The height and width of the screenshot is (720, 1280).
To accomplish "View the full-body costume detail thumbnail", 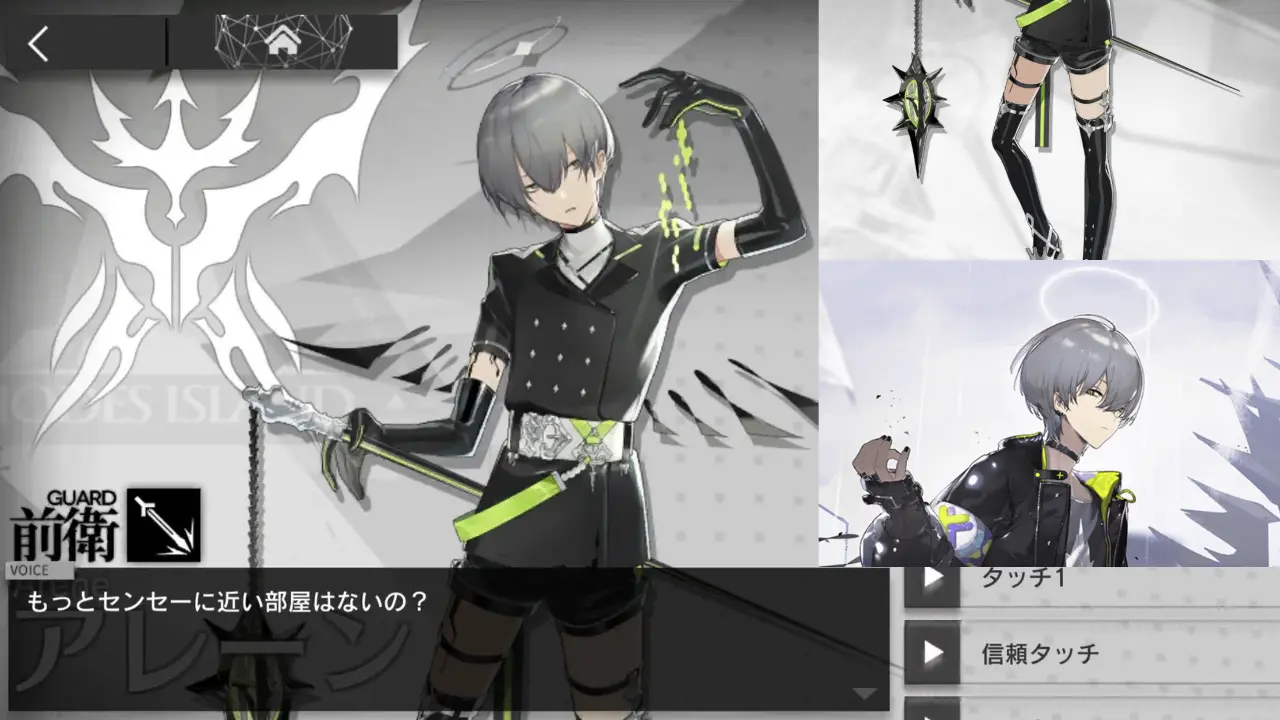I will click(1050, 130).
